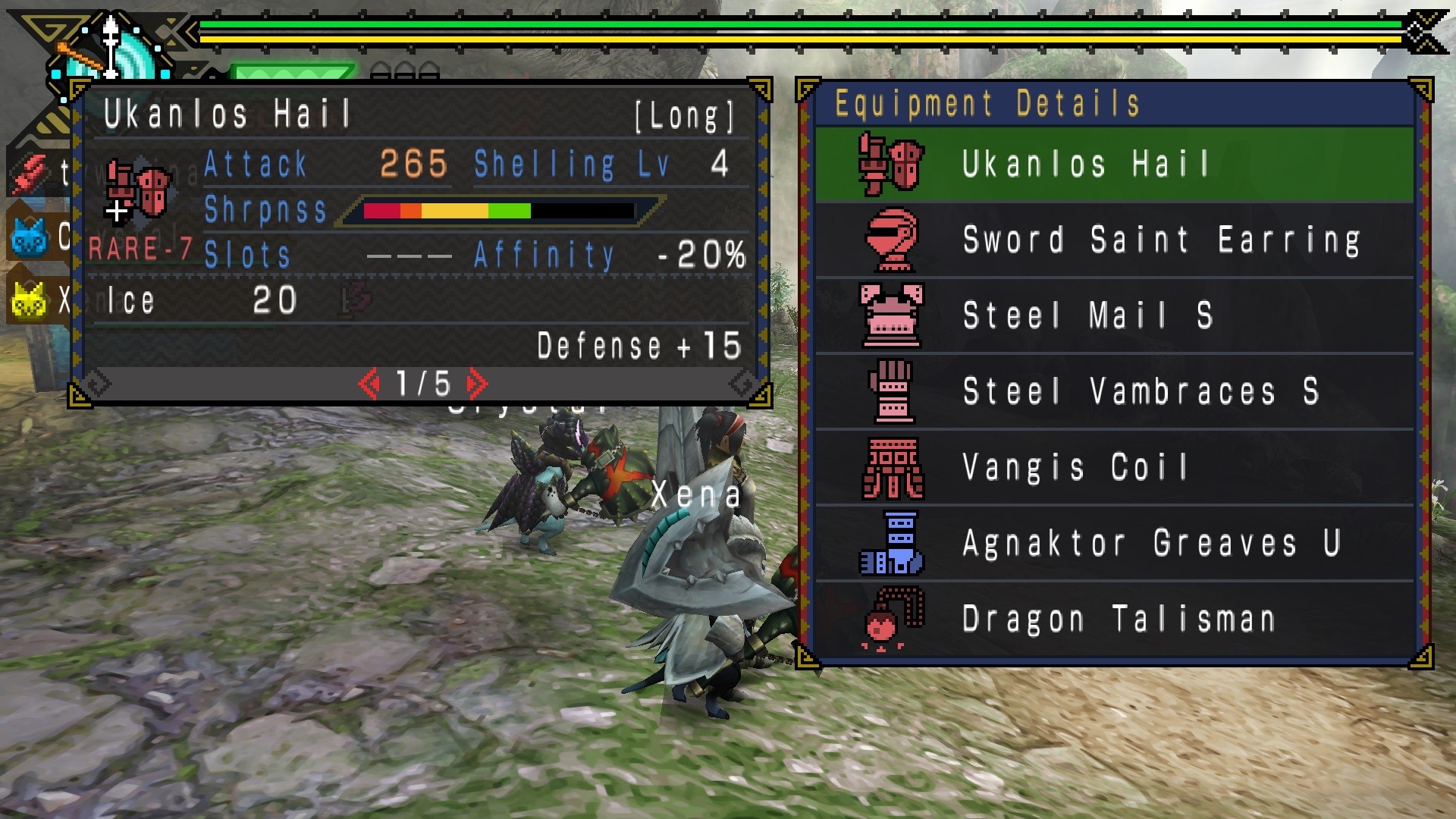
Task: Choose the Sword Saint Earring entry
Action: [1113, 240]
